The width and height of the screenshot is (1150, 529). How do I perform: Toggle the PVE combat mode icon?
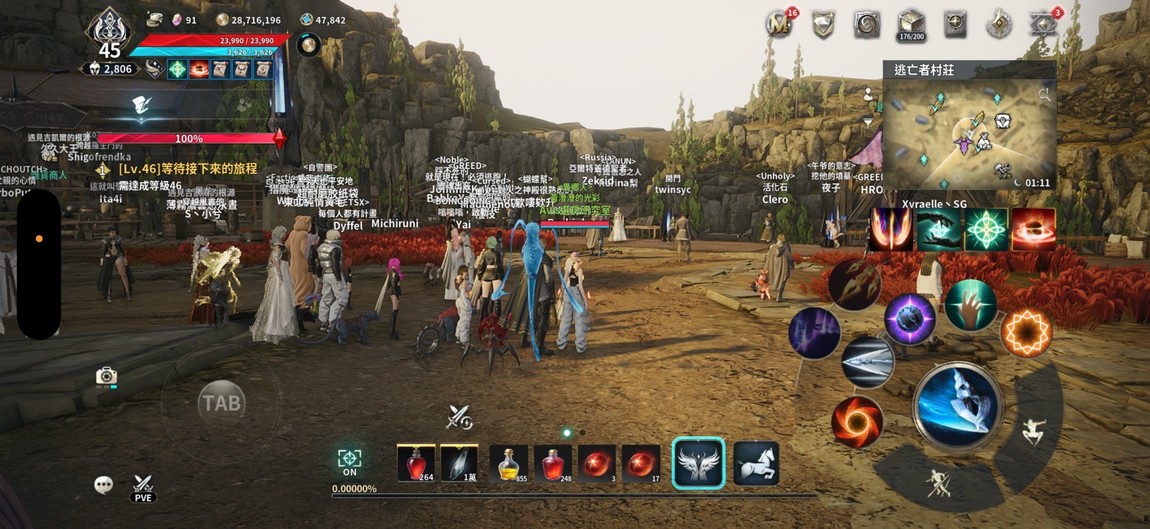pyautogui.click(x=143, y=487)
